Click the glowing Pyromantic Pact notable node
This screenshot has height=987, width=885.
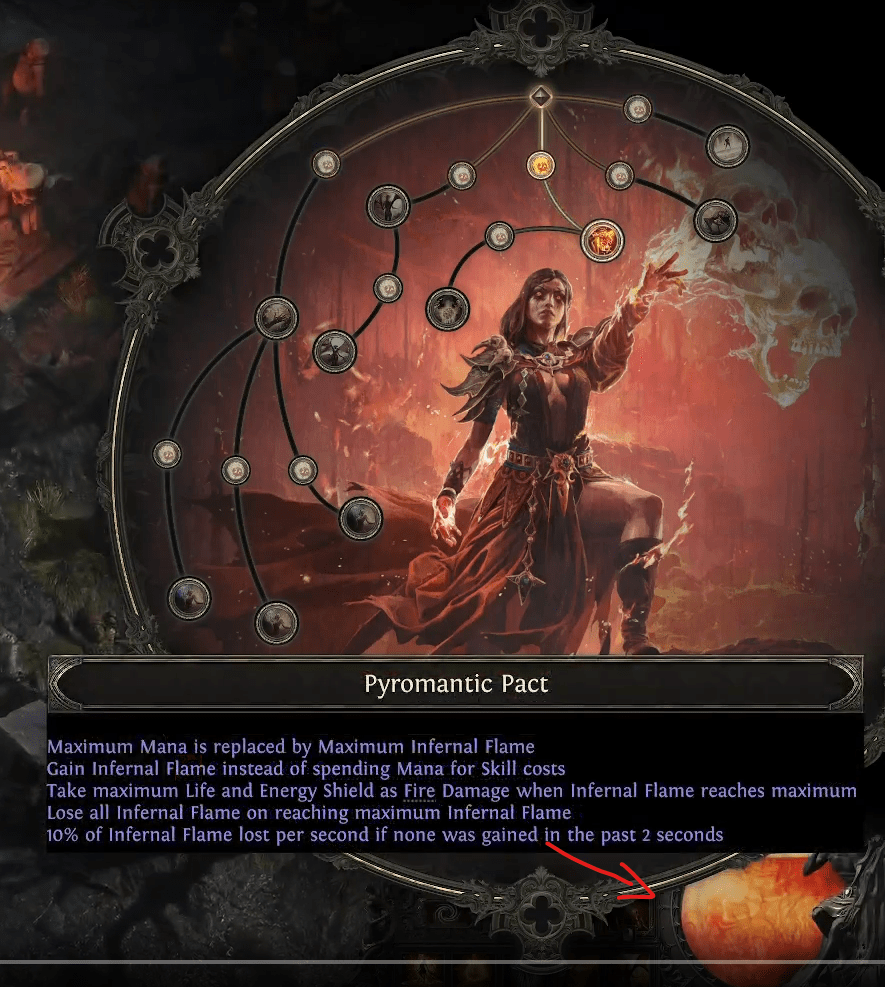[602, 240]
